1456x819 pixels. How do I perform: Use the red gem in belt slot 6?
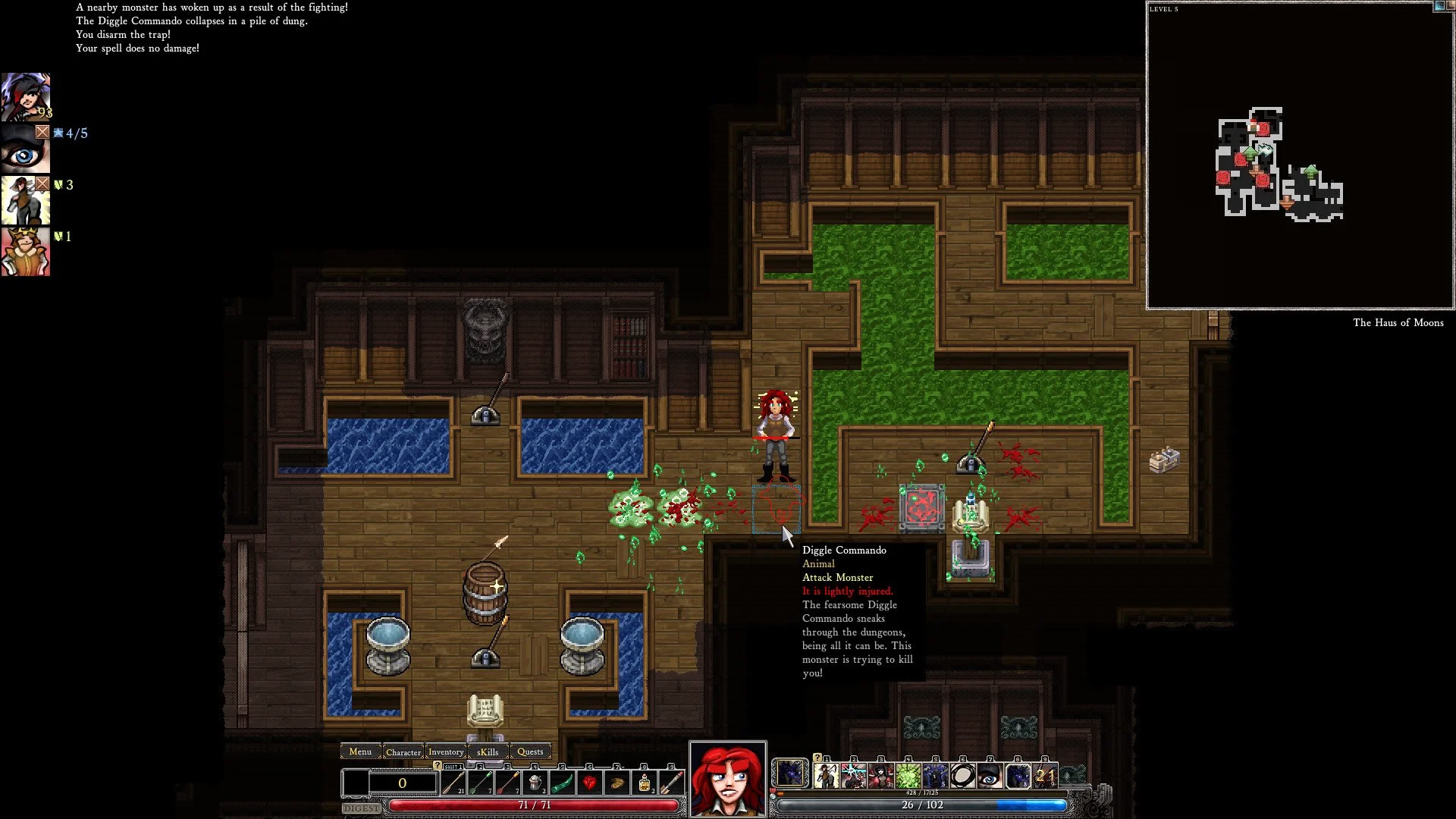(589, 781)
